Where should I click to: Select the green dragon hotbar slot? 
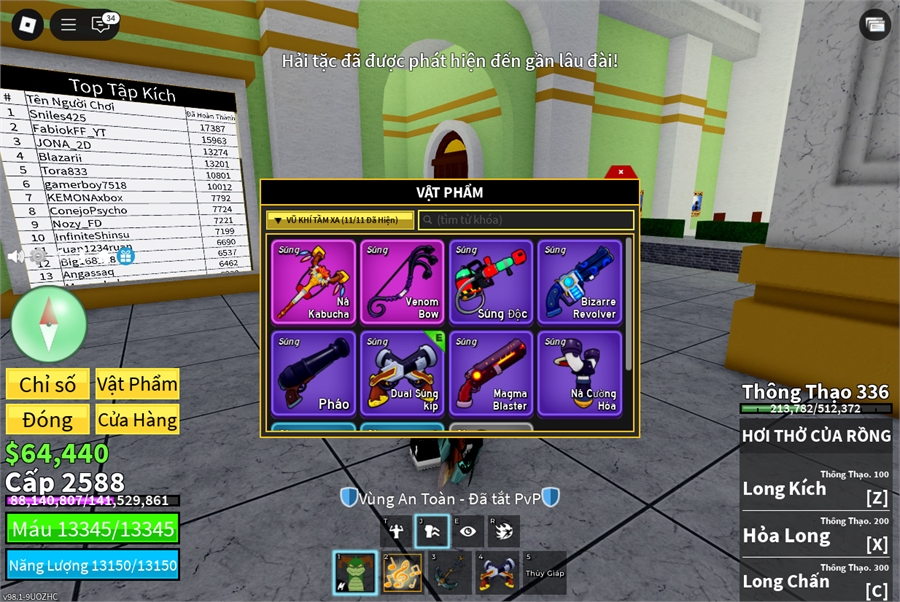[355, 573]
